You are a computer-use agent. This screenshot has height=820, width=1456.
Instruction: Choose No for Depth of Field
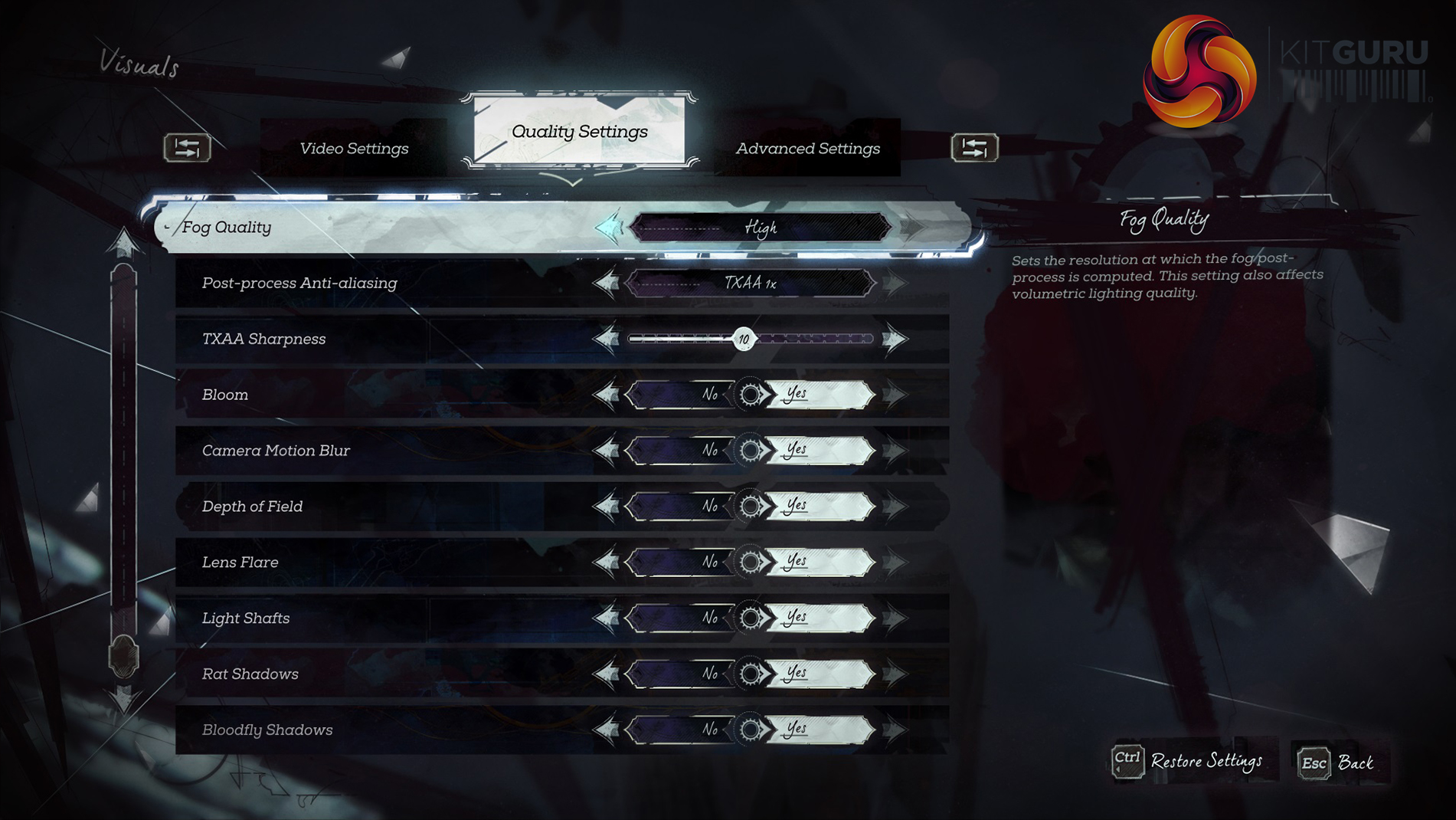click(x=682, y=507)
